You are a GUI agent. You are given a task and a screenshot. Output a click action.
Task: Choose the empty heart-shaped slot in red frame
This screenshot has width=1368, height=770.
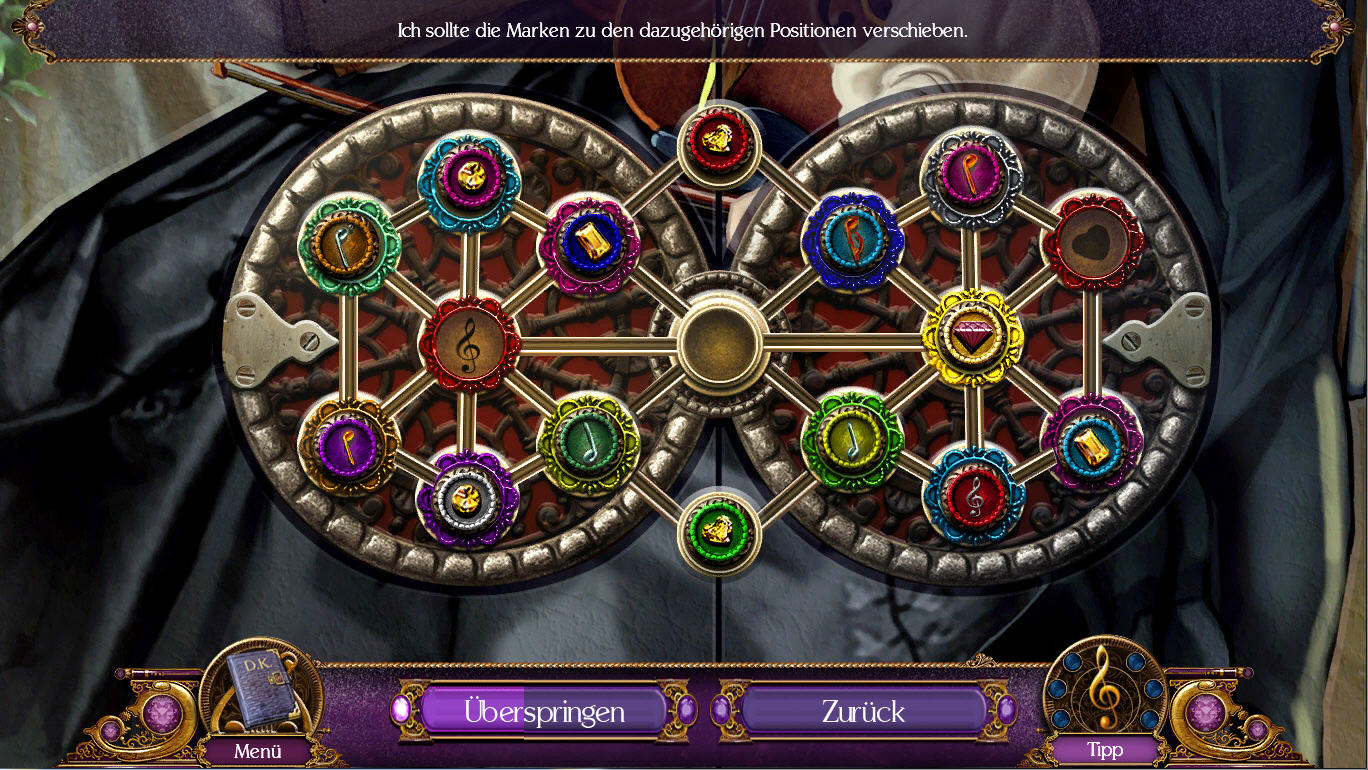coord(1091,242)
